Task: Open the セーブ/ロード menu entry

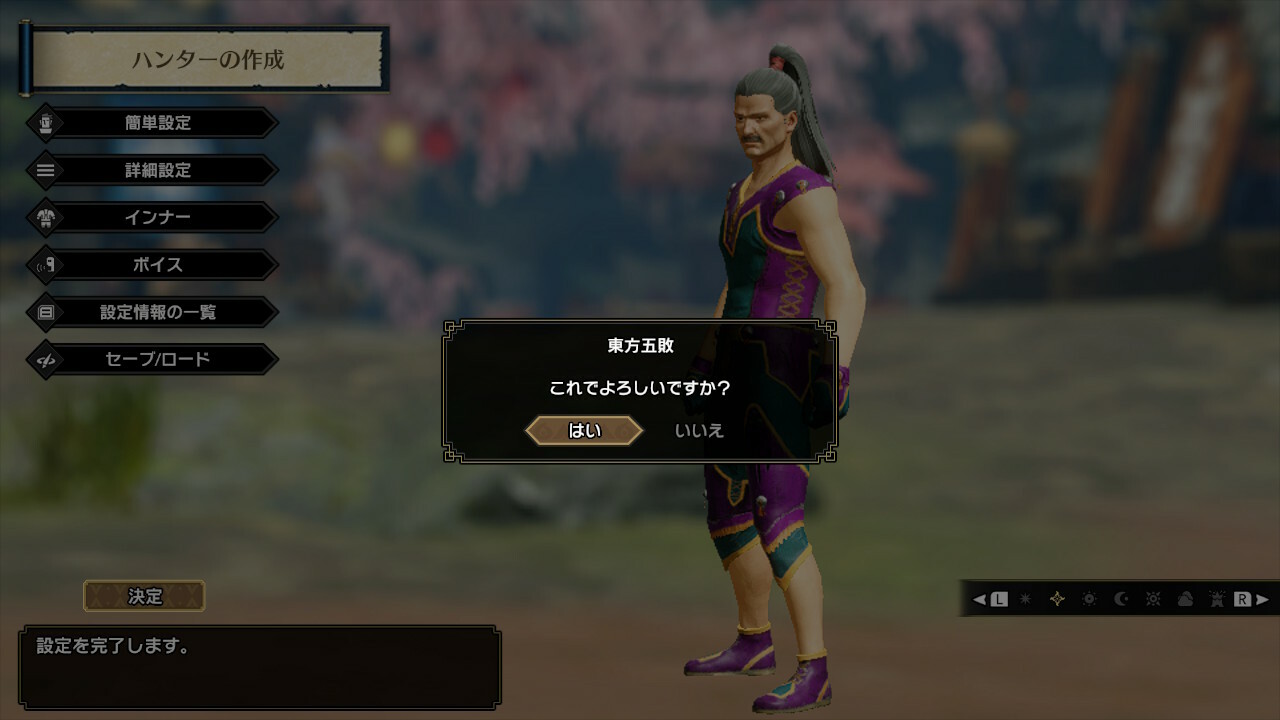Action: pyautogui.click(x=158, y=359)
